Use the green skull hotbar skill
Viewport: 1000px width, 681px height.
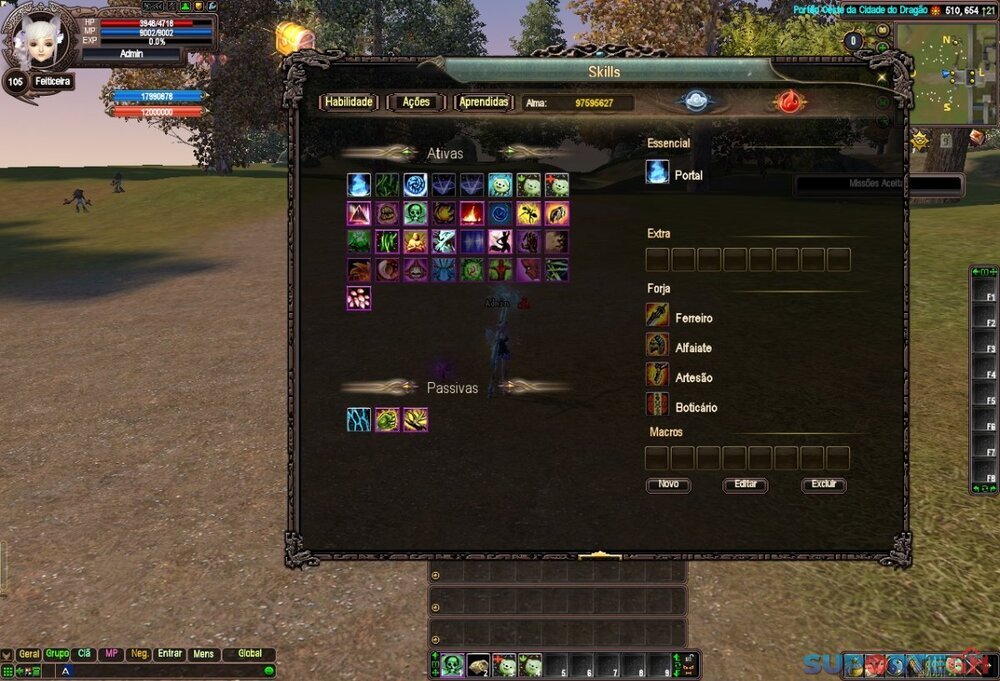point(452,665)
